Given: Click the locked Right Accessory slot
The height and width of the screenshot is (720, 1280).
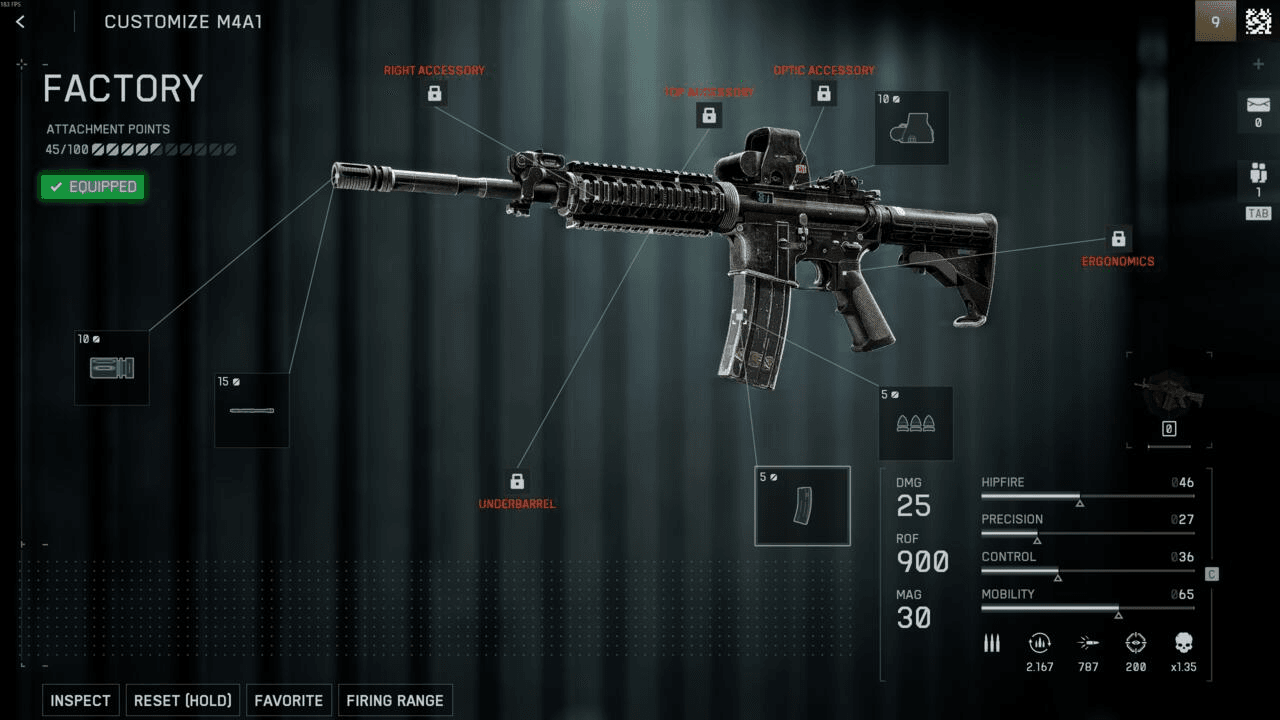Looking at the screenshot, I should [435, 94].
